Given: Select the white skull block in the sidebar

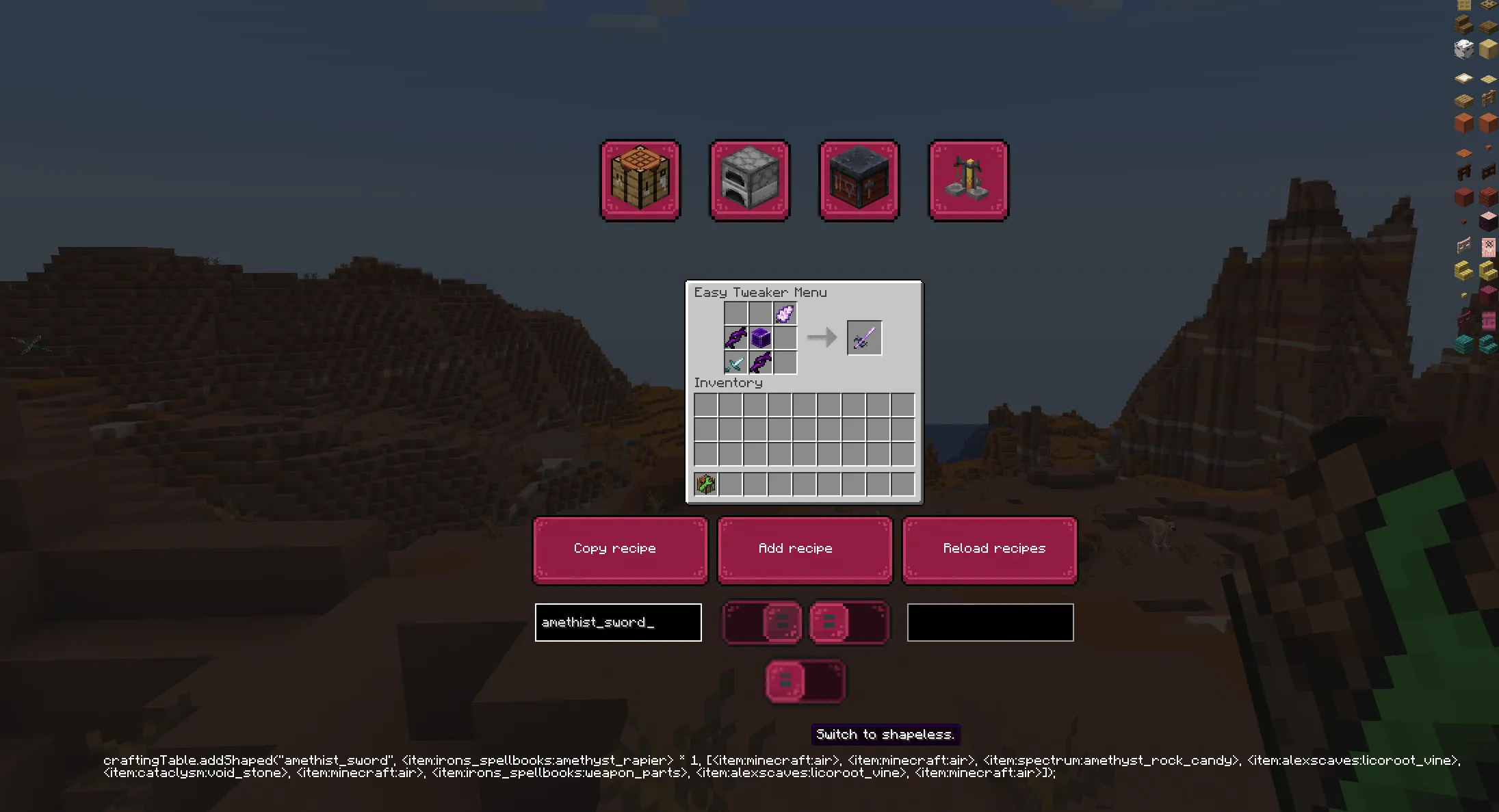Looking at the screenshot, I should point(1464,48).
